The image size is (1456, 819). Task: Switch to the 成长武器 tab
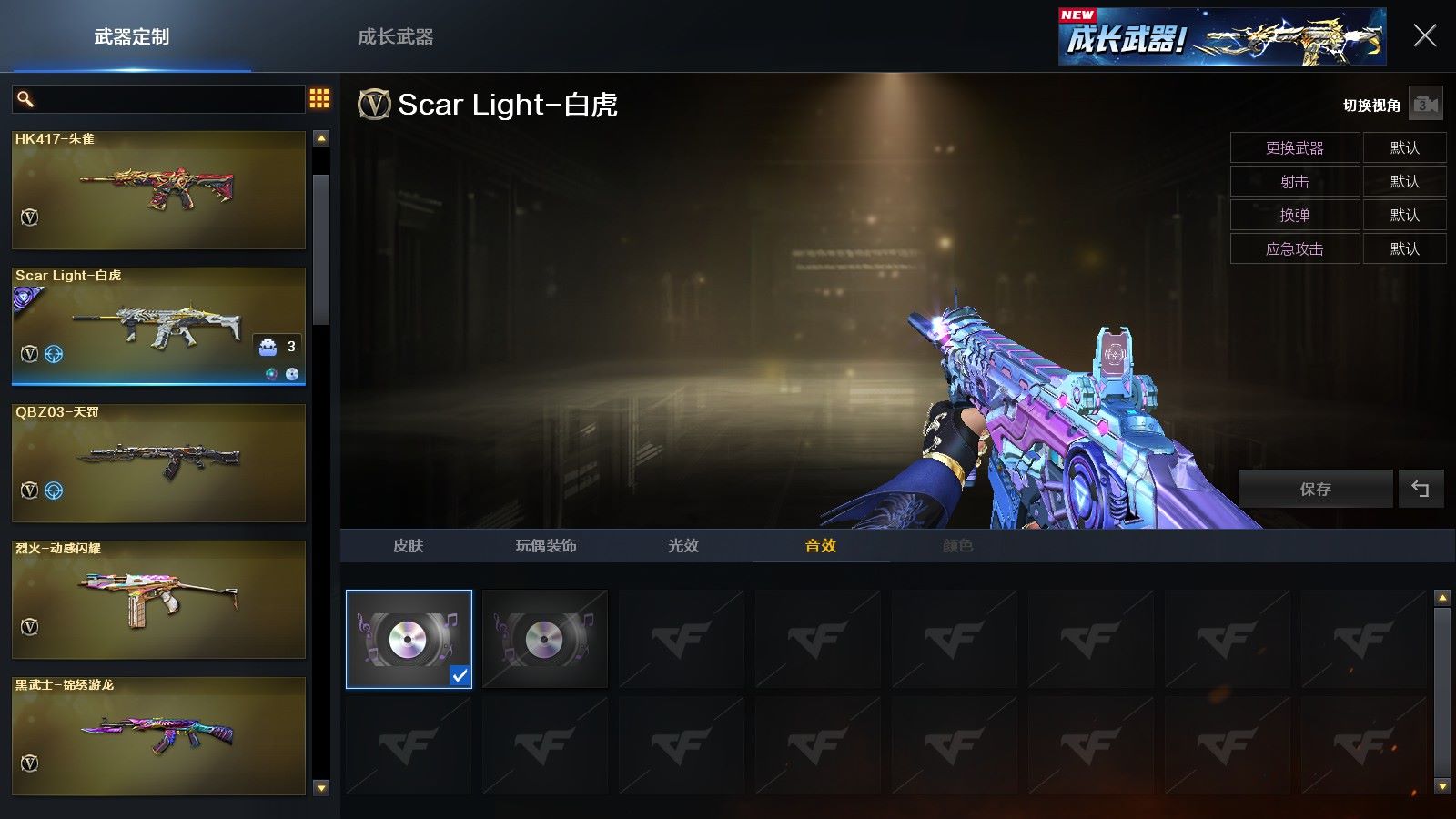pyautogui.click(x=395, y=37)
